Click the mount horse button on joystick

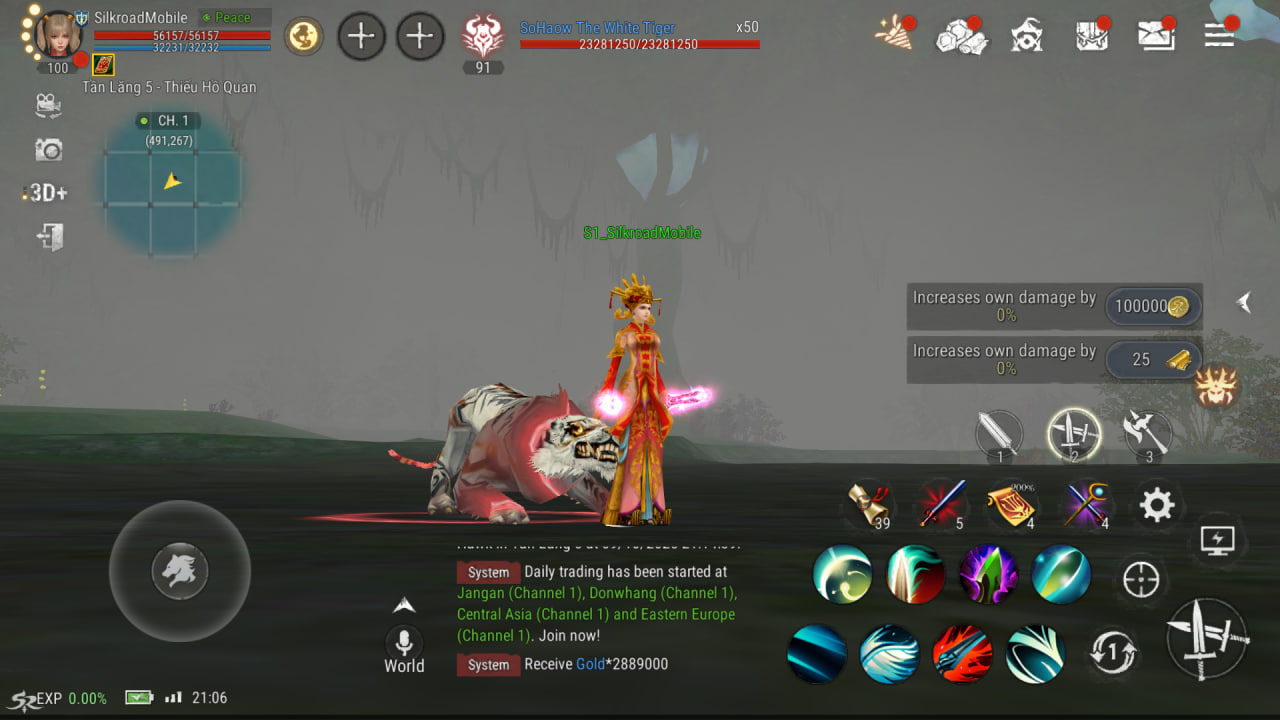[180, 571]
